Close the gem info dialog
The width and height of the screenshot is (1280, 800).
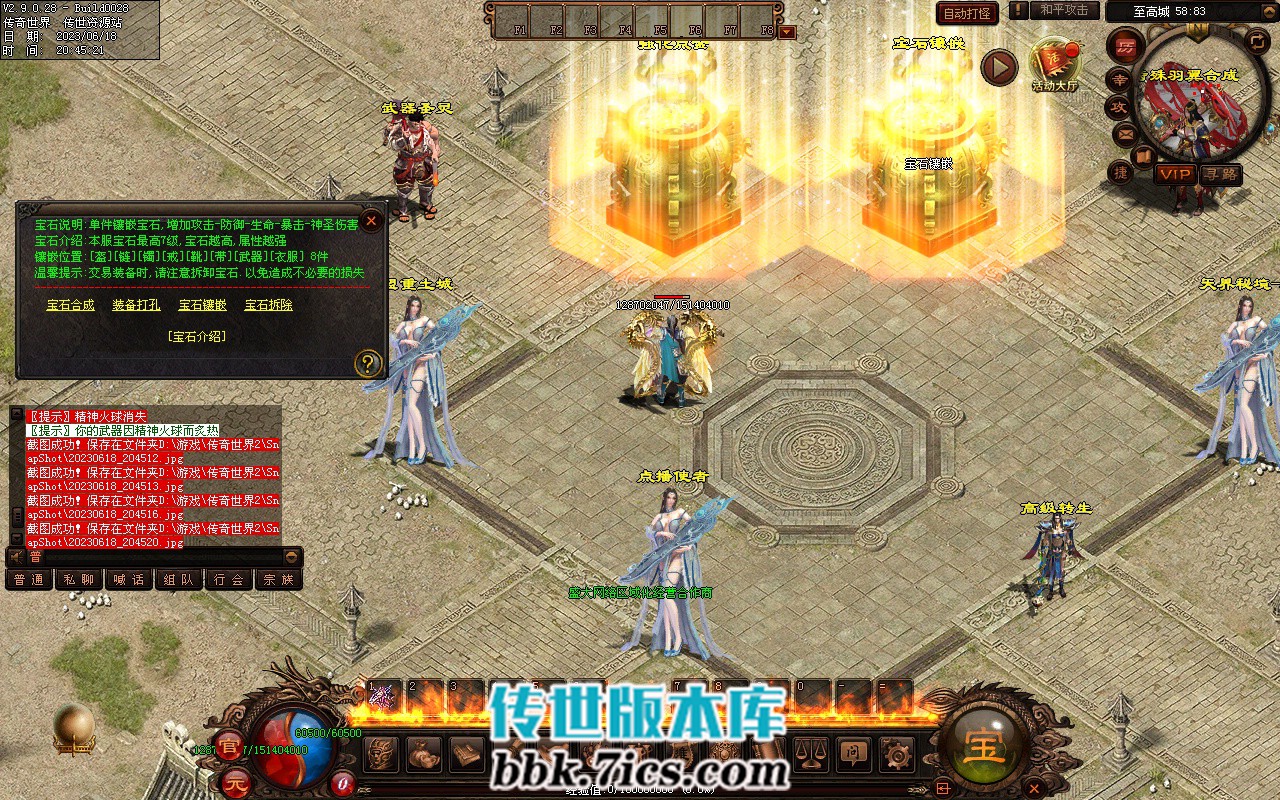pos(371,221)
